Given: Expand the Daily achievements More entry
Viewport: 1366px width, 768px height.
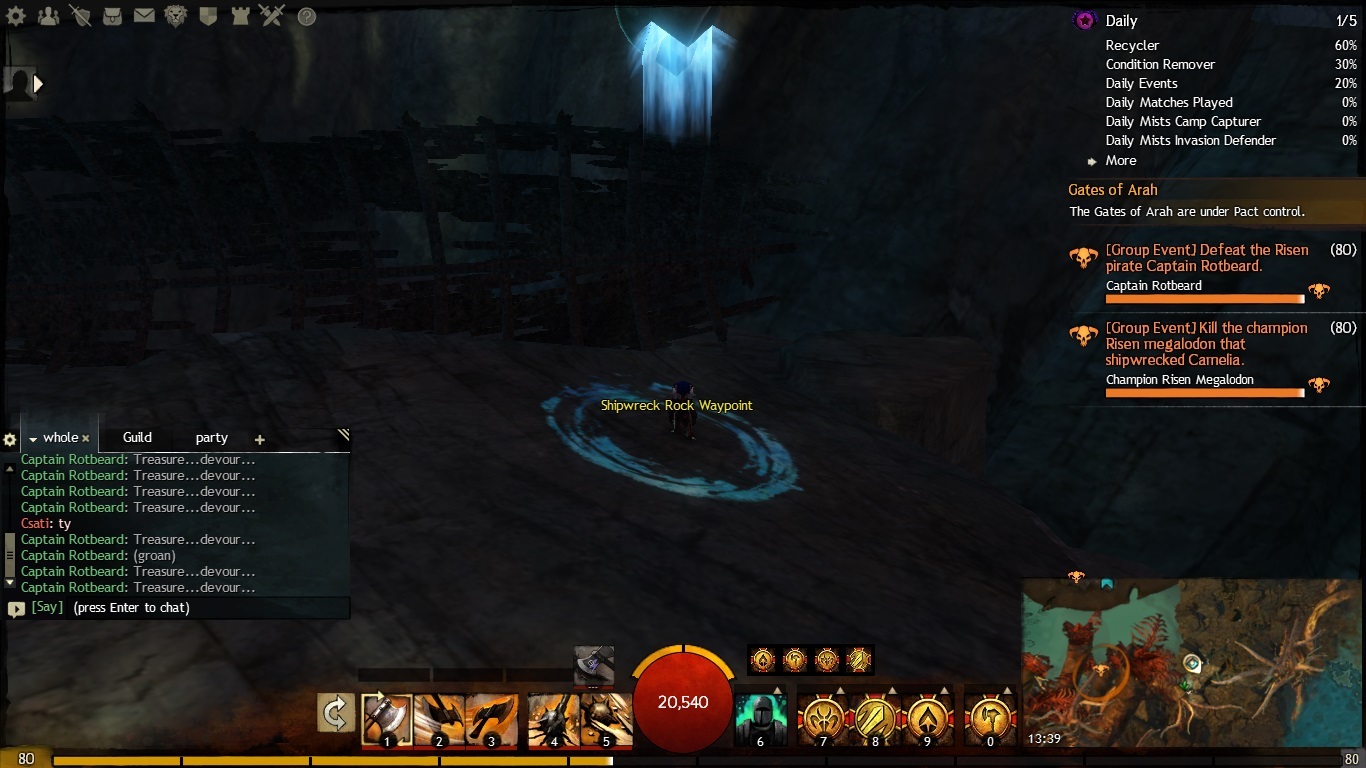Looking at the screenshot, I should click(1120, 161).
